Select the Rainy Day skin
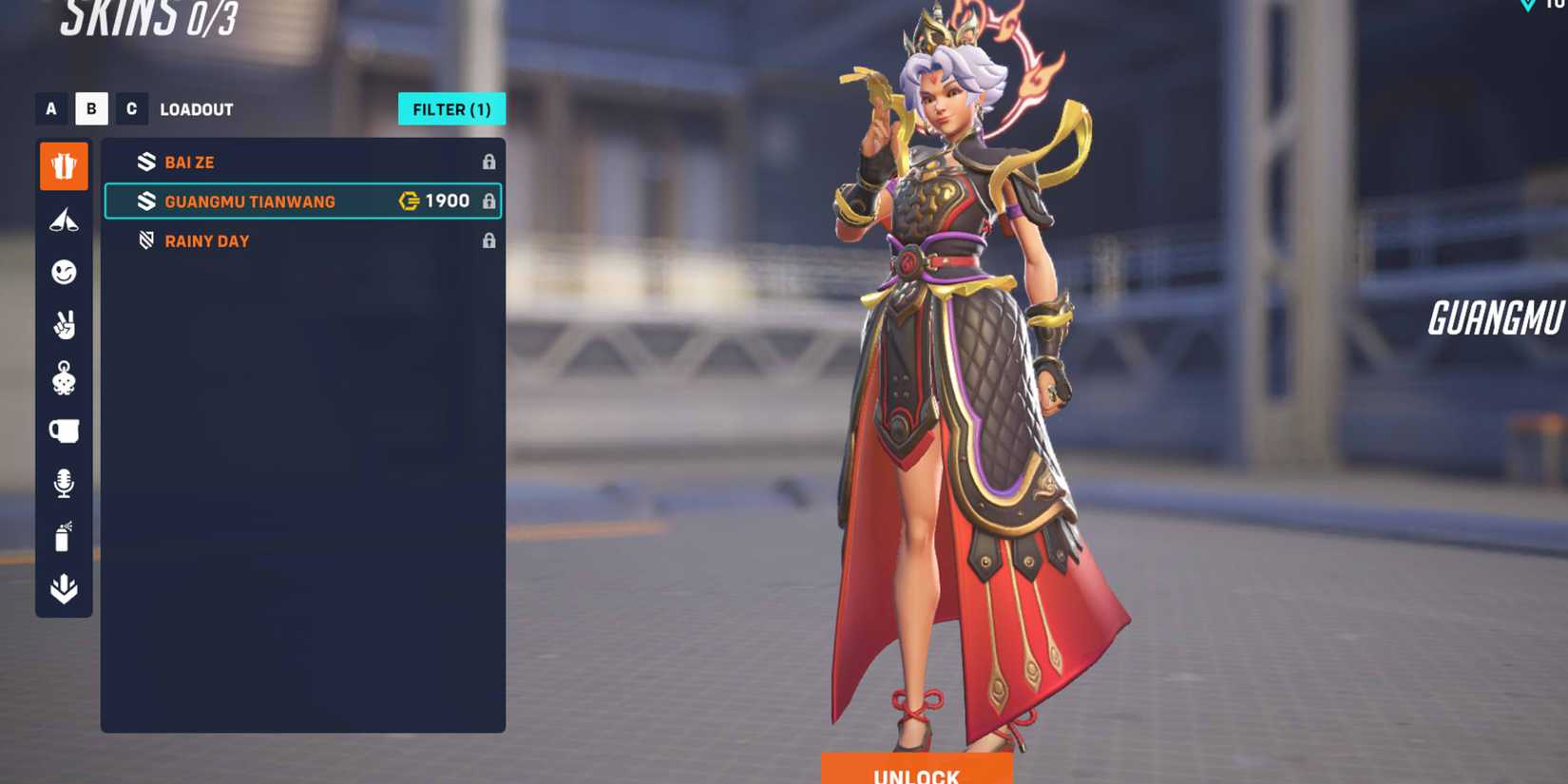Image resolution: width=1568 pixels, height=784 pixels. (207, 240)
